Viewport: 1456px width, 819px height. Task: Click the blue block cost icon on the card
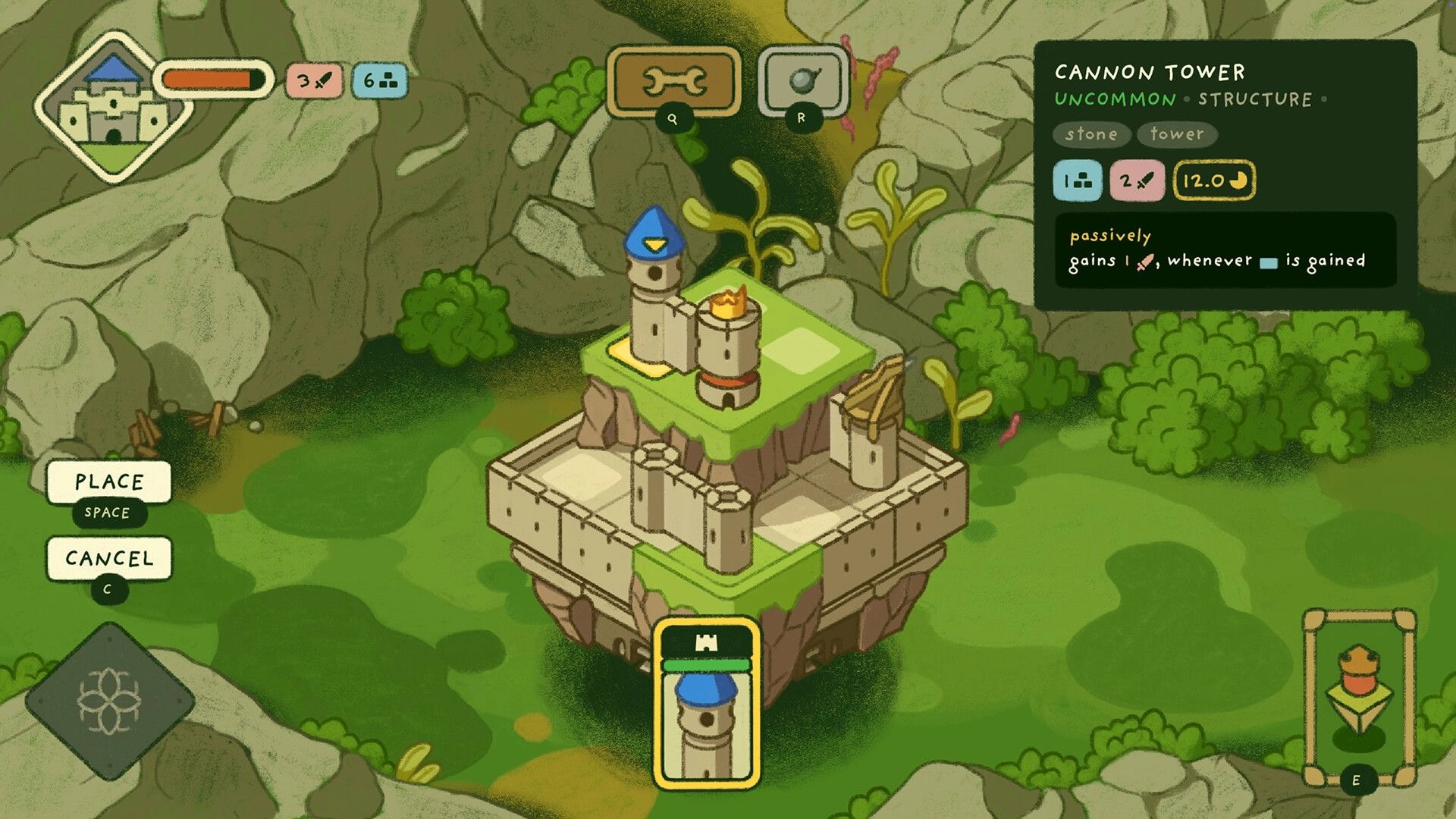[x=1077, y=181]
